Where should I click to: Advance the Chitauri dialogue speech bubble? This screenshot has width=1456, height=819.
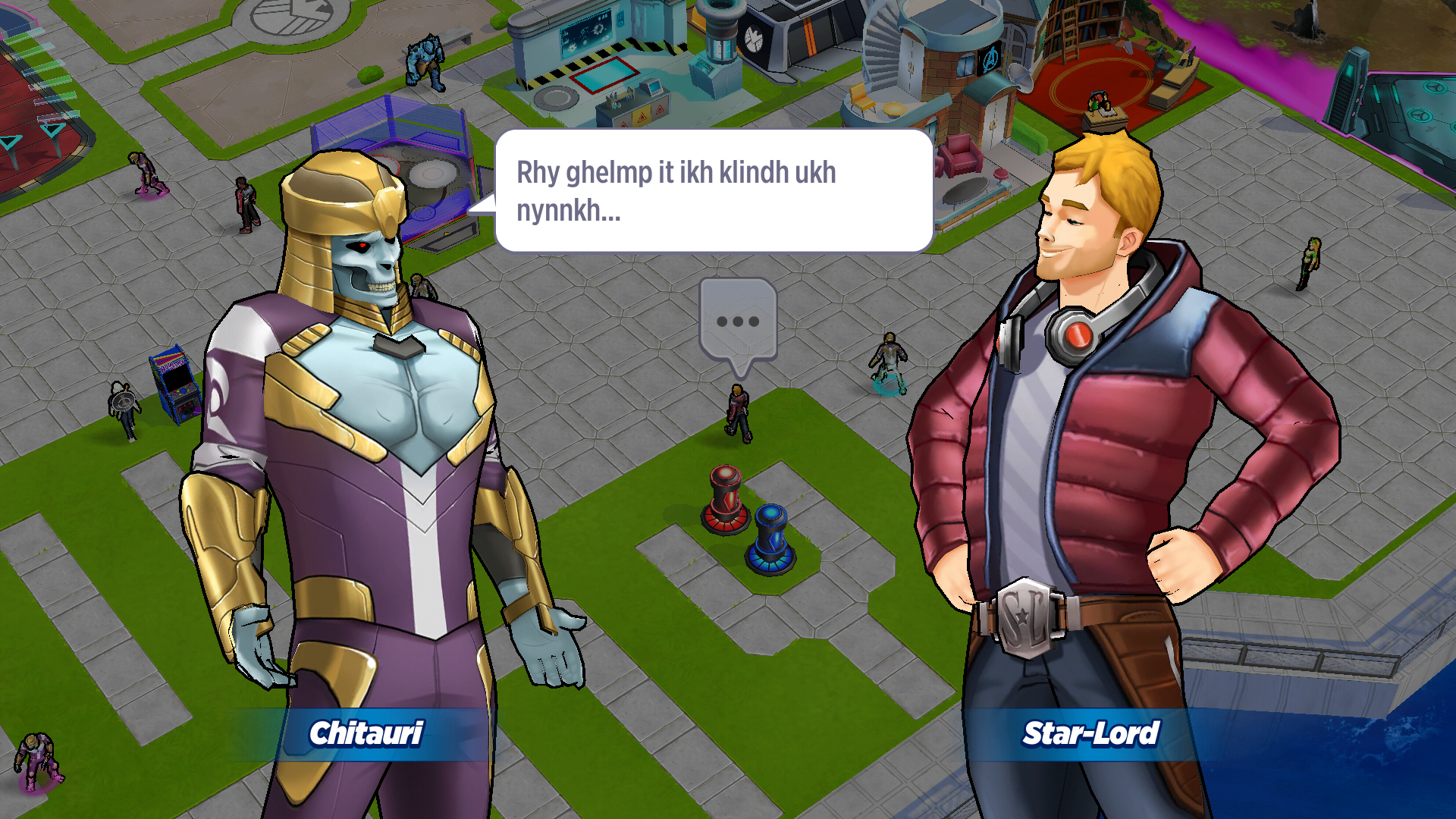click(x=713, y=190)
